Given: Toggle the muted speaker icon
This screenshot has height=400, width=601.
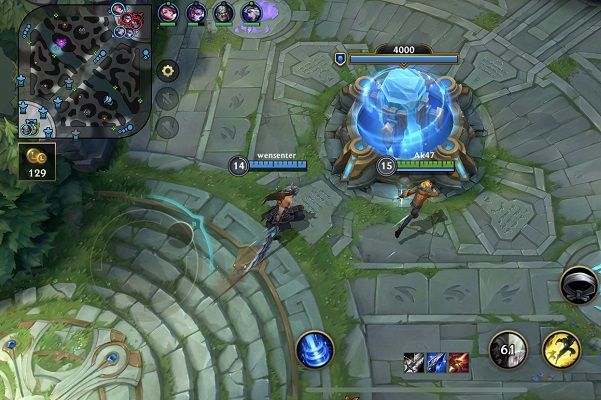Looking at the screenshot, I should click(168, 127).
